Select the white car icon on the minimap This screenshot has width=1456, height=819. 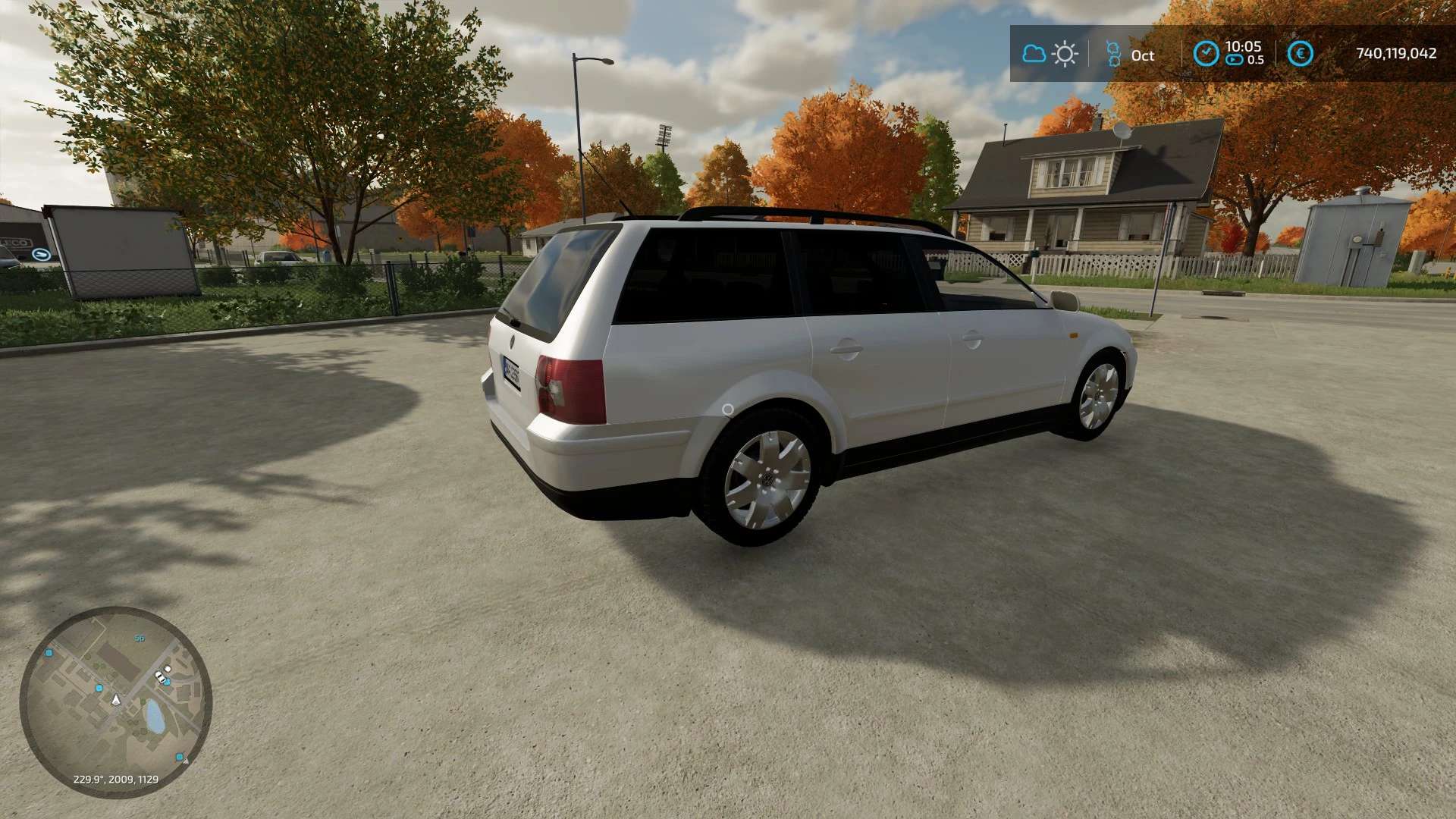159,676
